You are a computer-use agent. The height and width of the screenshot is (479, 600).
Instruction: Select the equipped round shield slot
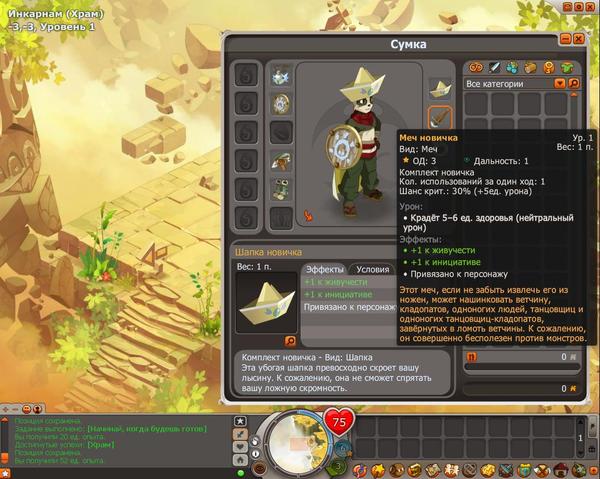tap(281, 103)
